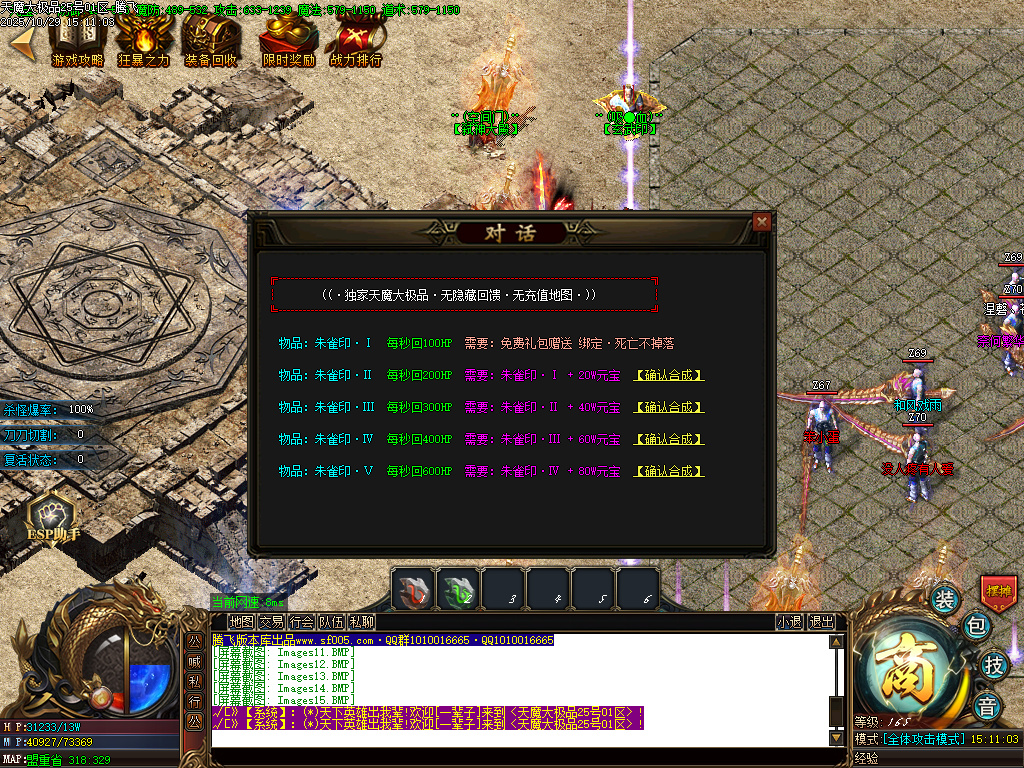Open the 交易 trade button
The height and width of the screenshot is (768, 1024).
coord(271,622)
